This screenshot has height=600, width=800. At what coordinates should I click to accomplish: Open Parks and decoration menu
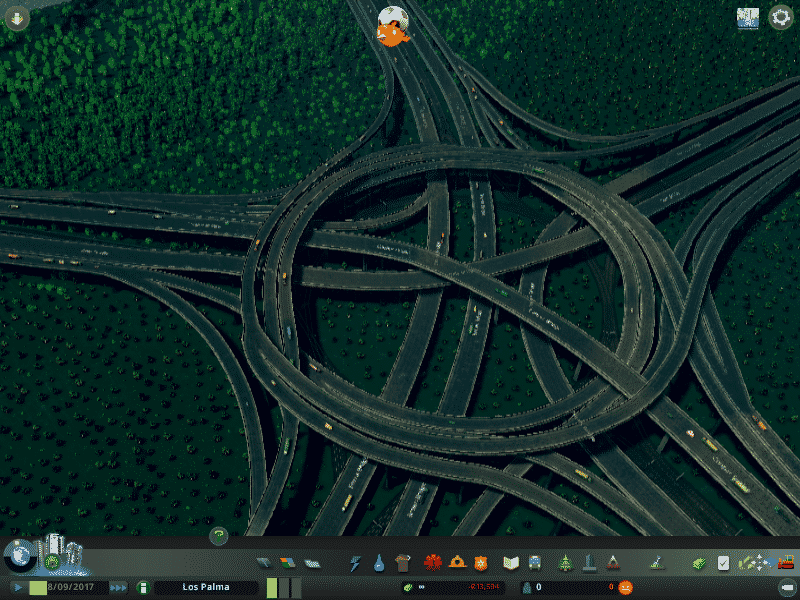(x=565, y=563)
